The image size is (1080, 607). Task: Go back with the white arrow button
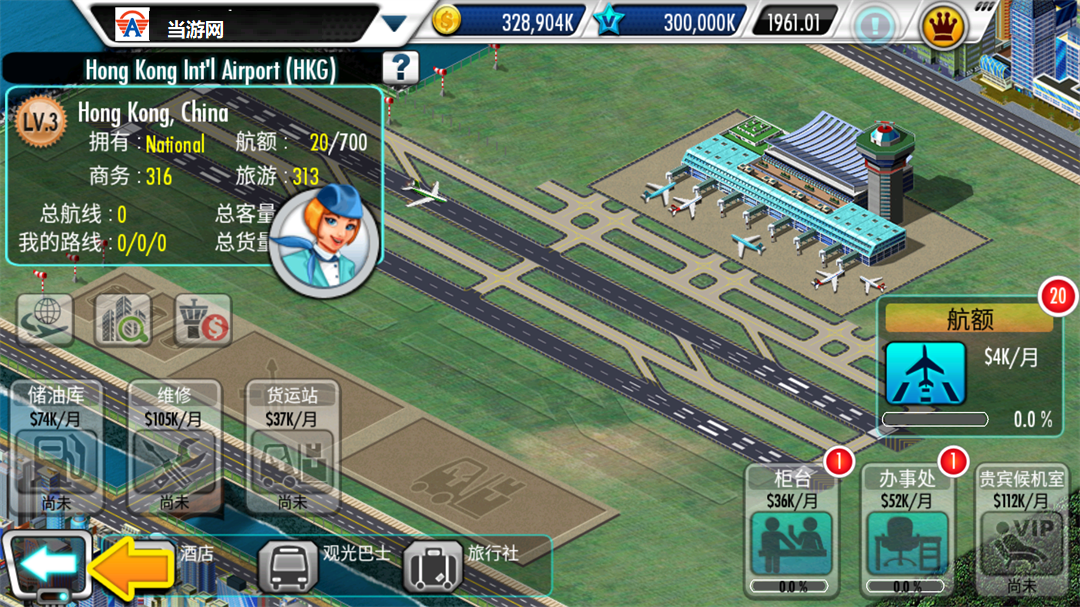pos(46,566)
